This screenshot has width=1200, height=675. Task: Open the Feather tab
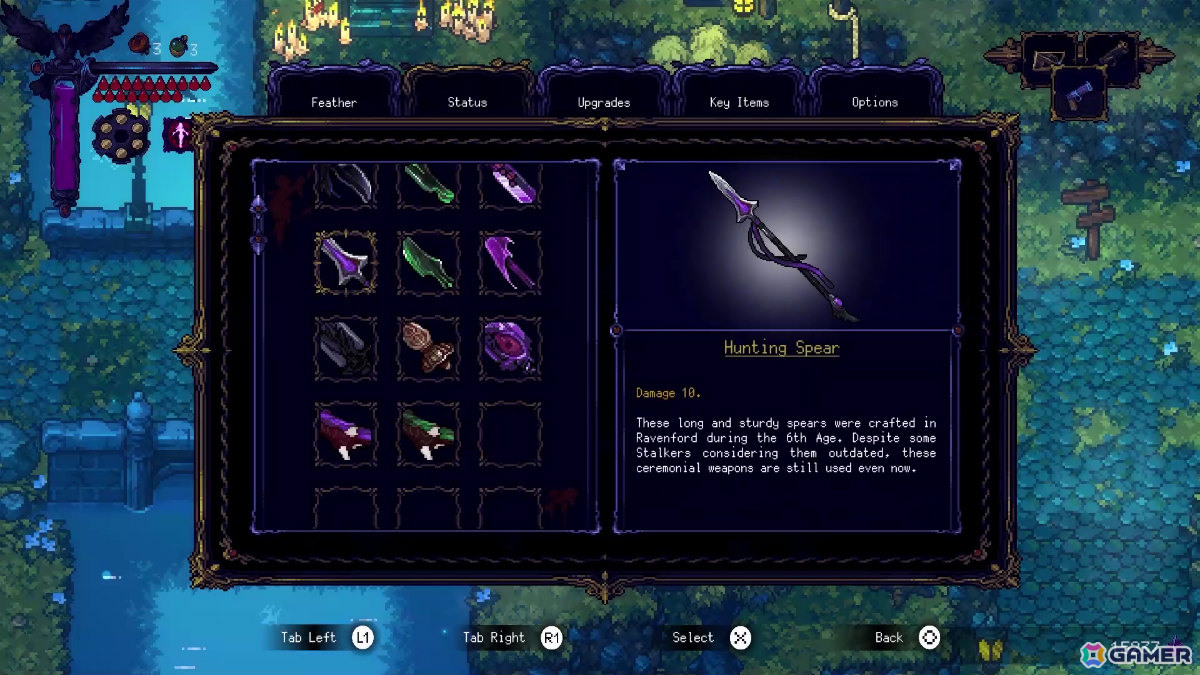pos(333,102)
